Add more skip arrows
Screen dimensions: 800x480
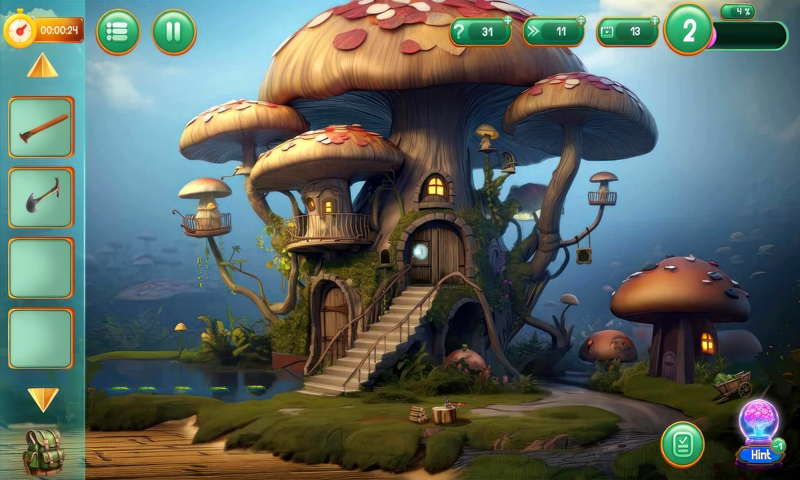point(581,20)
